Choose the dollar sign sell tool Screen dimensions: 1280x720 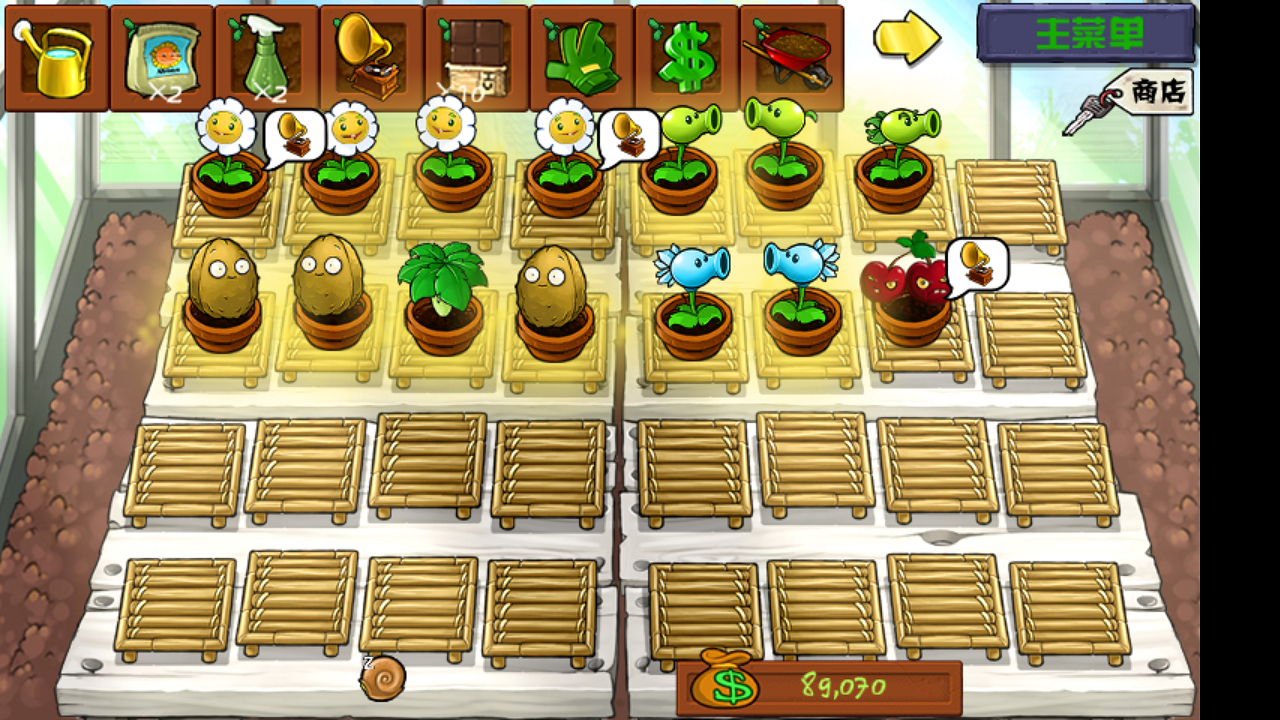687,57
